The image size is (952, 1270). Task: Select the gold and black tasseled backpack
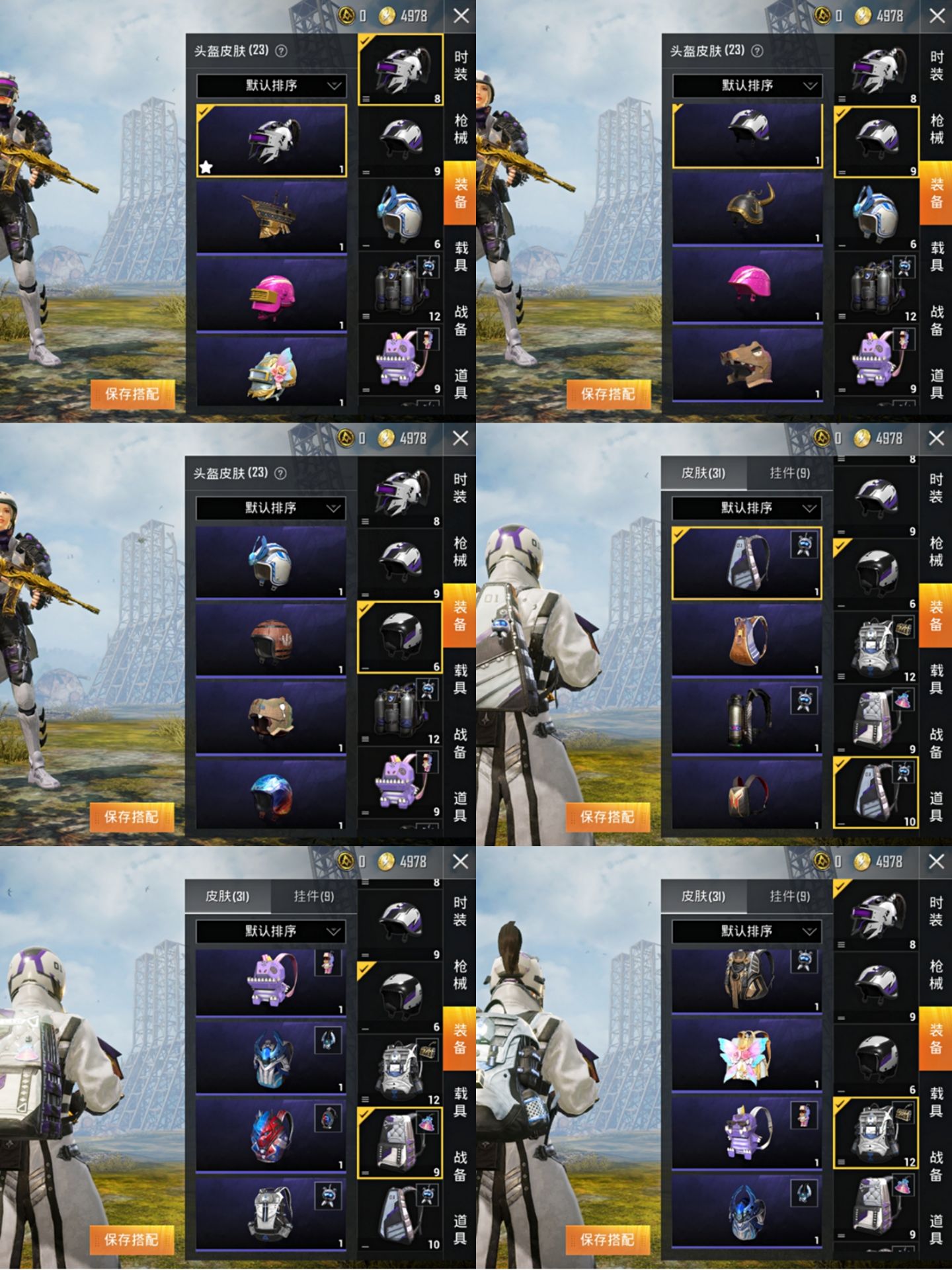(747, 980)
